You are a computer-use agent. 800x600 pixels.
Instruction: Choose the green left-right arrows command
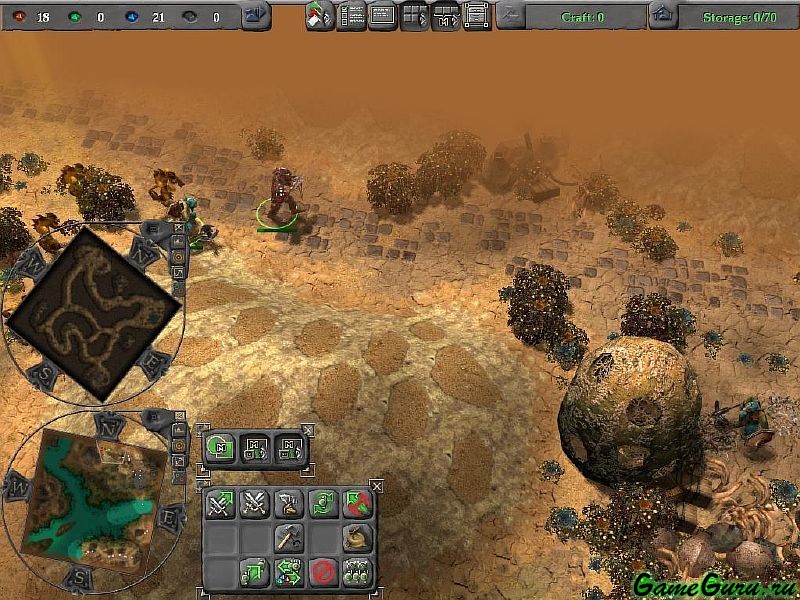pos(289,572)
